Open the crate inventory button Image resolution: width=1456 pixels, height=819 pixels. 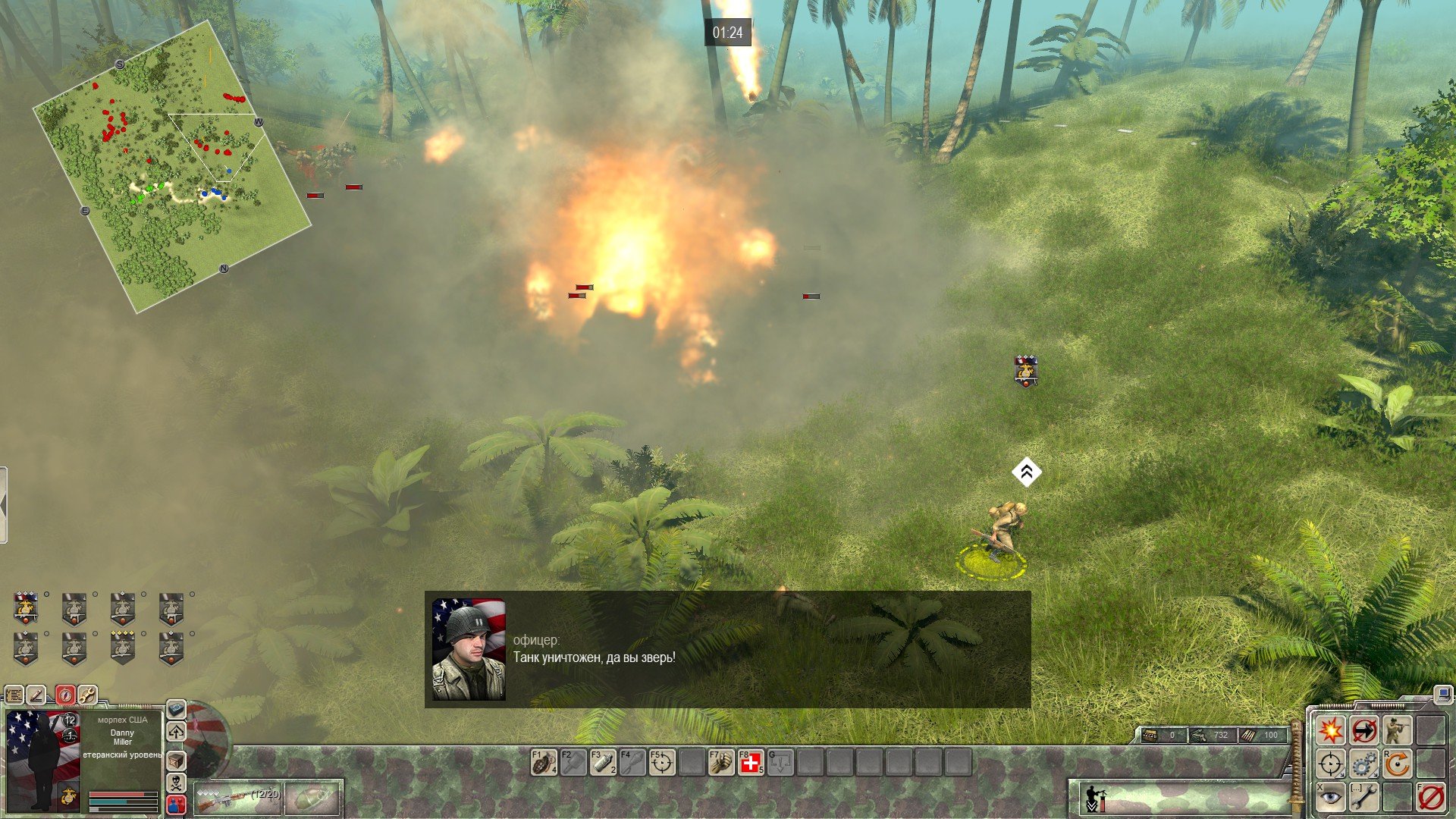click(176, 760)
